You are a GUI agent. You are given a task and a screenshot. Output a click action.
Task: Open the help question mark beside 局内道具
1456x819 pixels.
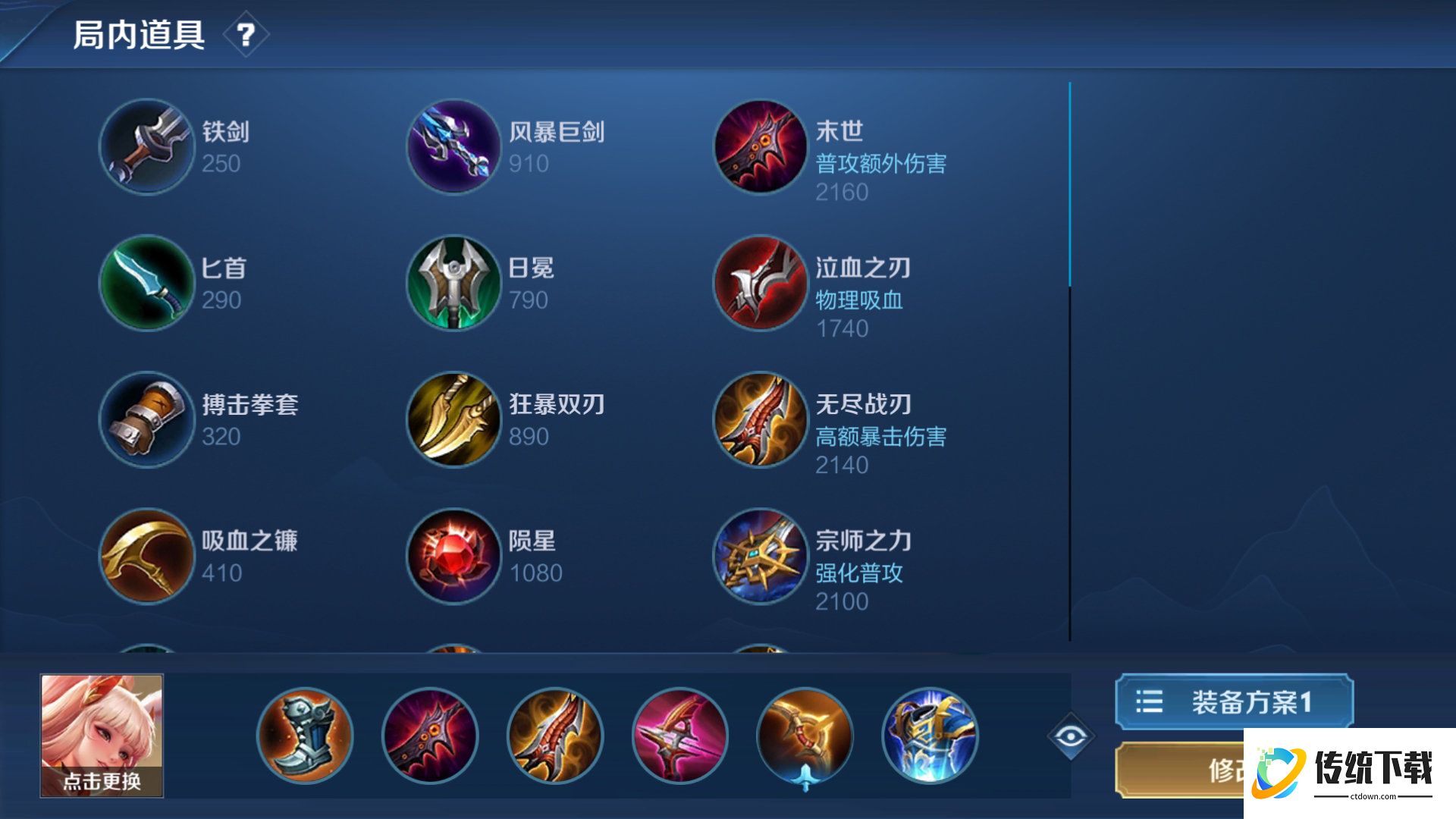pos(244,34)
